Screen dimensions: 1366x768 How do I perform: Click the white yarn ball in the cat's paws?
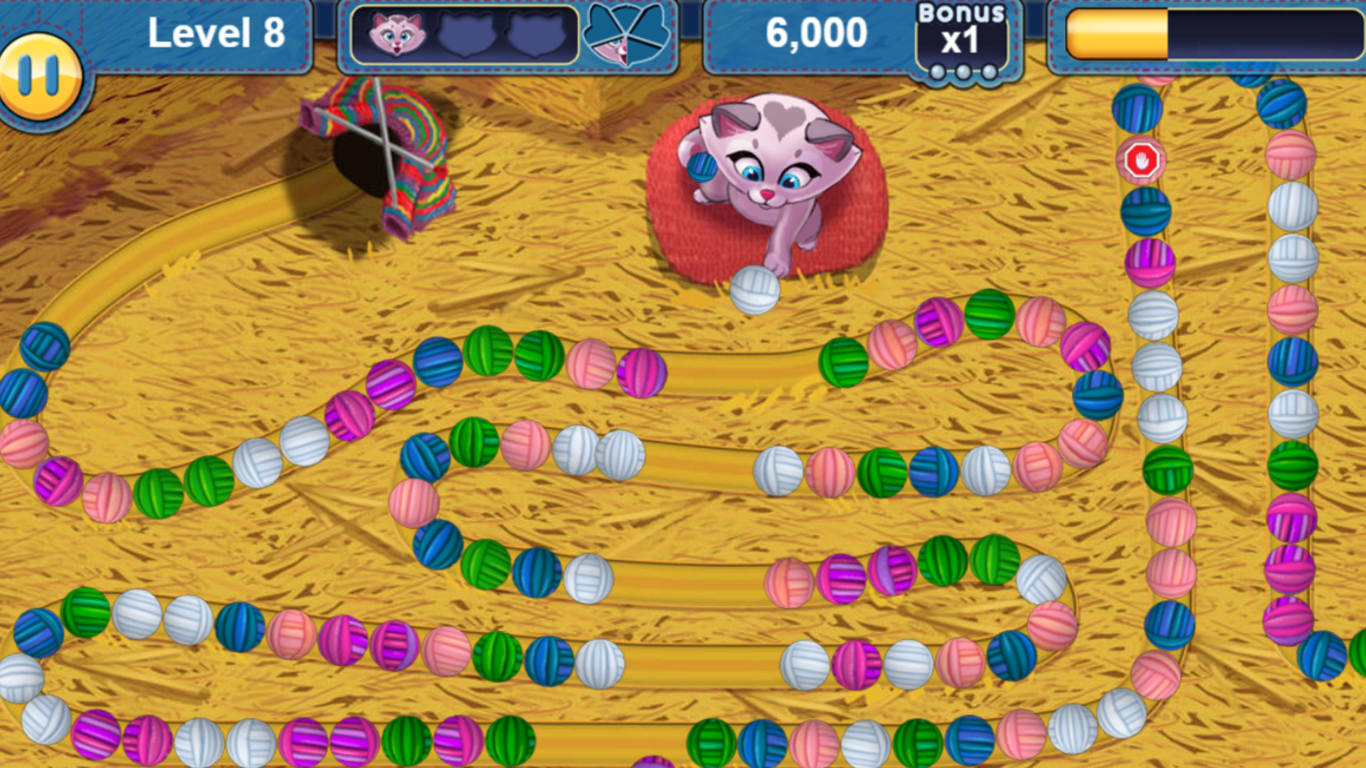click(x=757, y=290)
